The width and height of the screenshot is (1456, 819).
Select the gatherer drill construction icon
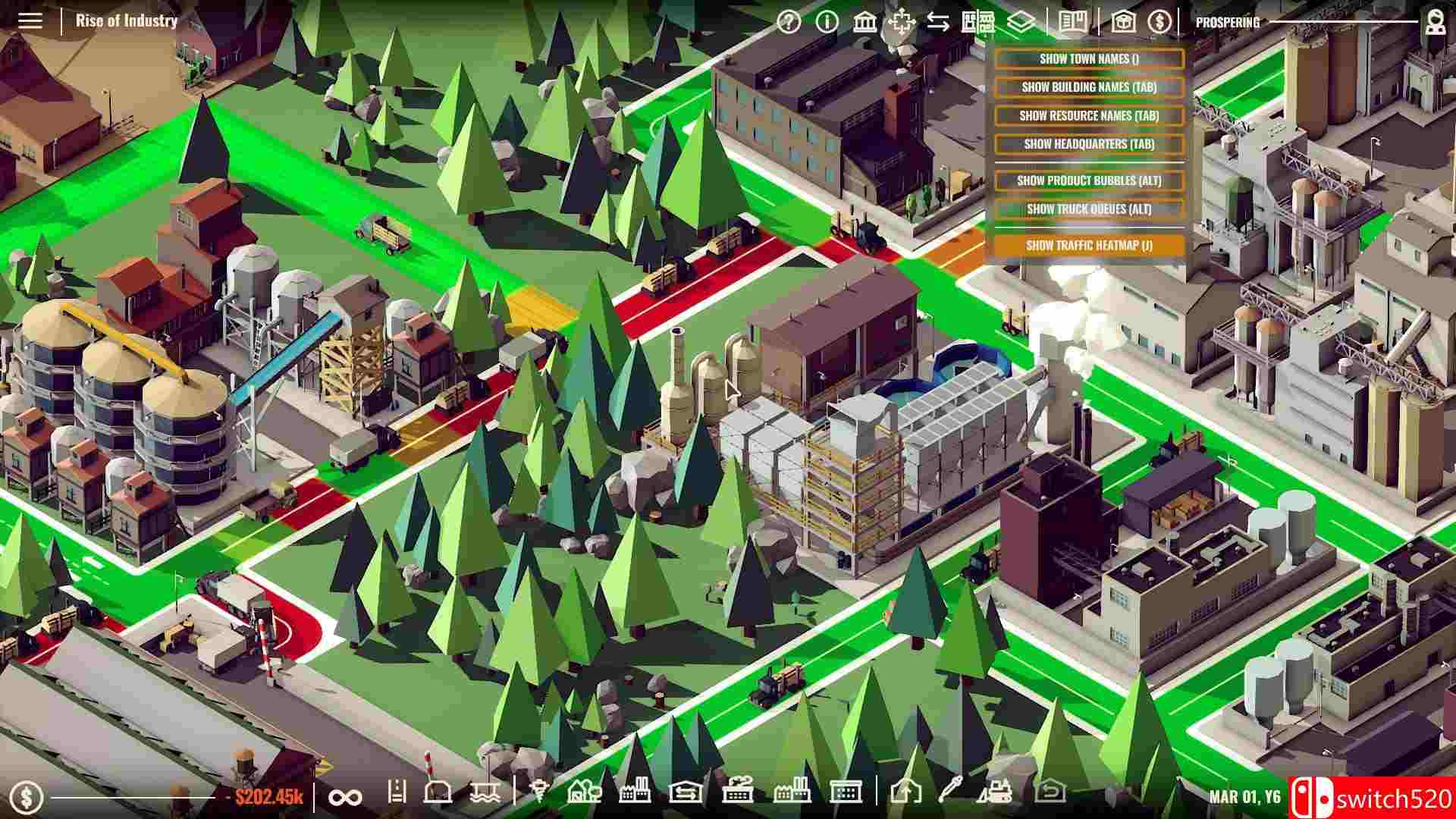coord(539,796)
